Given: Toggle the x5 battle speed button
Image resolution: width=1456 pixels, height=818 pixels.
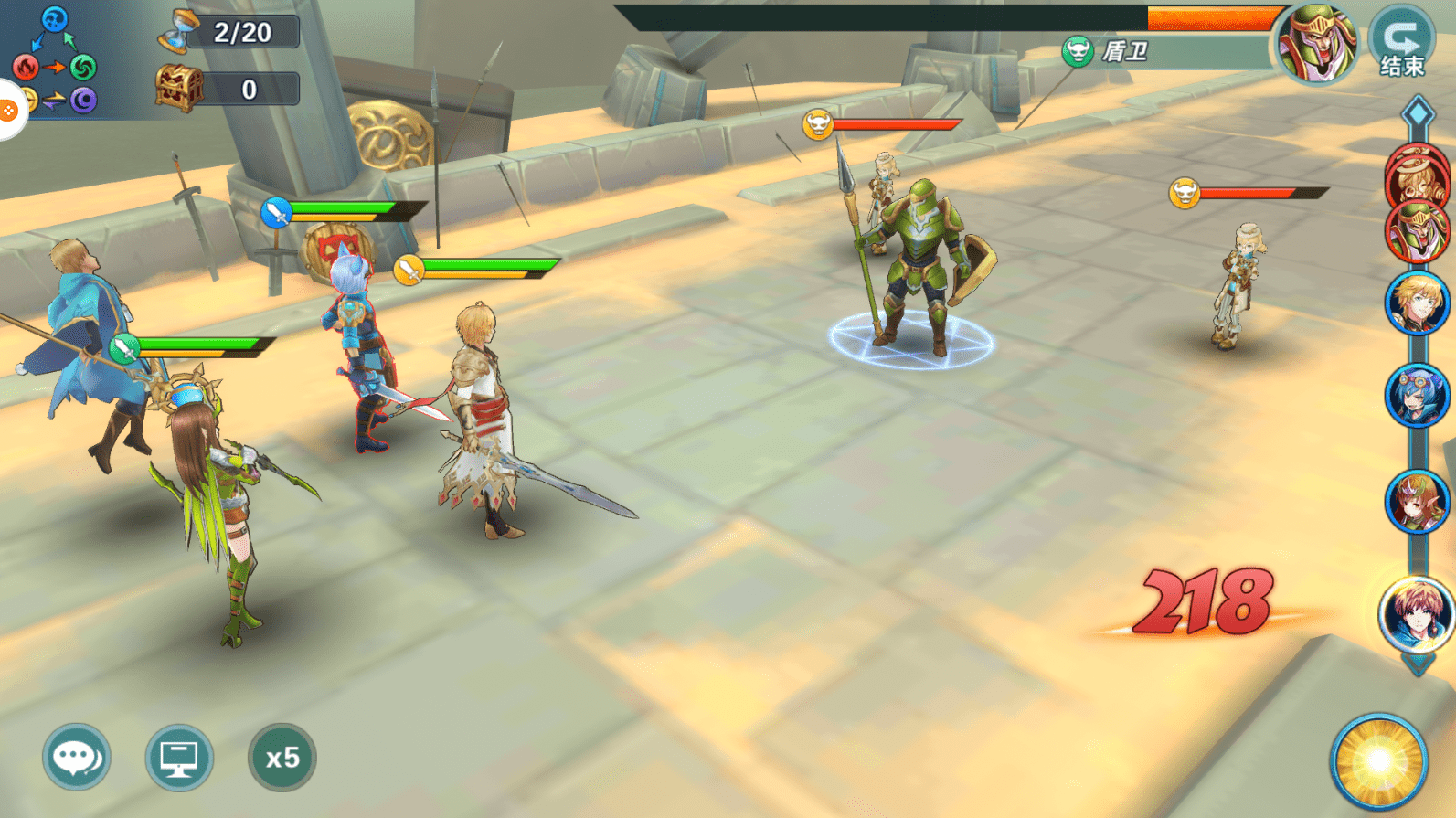Looking at the screenshot, I should pos(282,757).
